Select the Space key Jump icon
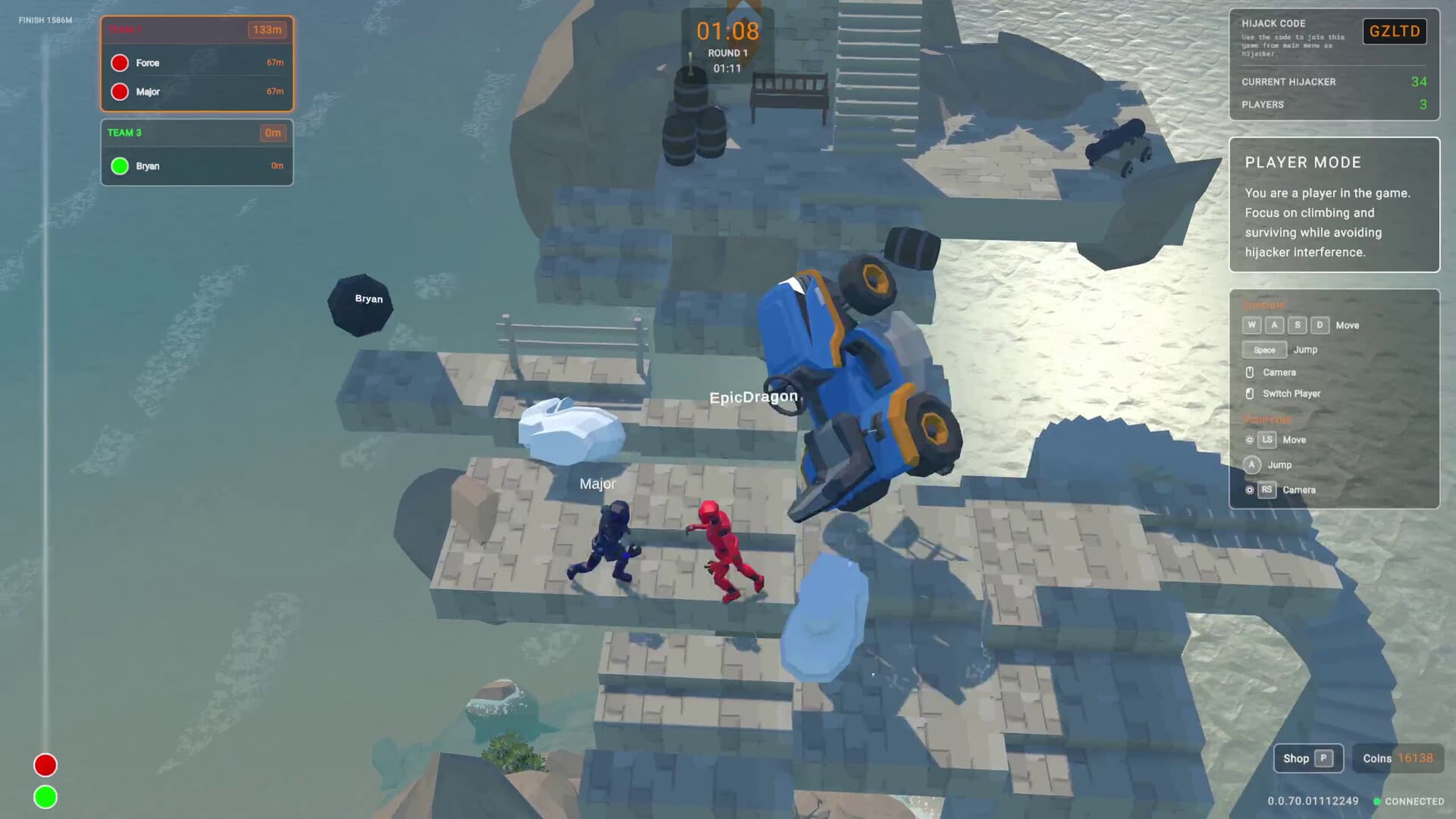Image resolution: width=1456 pixels, height=819 pixels. coord(1263,350)
